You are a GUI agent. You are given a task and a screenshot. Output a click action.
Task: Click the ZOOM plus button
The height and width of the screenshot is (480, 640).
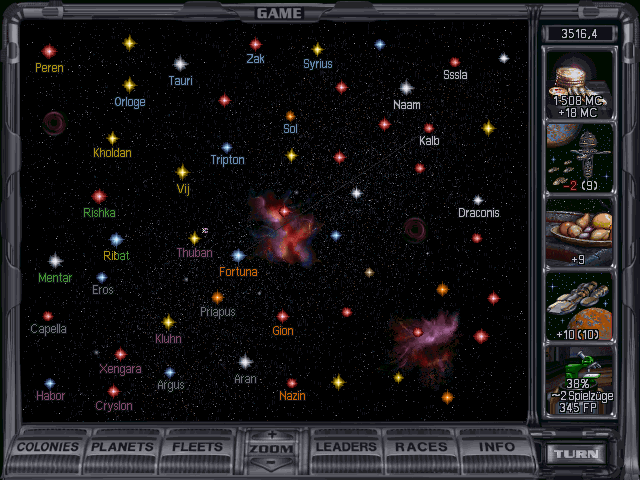point(271,435)
